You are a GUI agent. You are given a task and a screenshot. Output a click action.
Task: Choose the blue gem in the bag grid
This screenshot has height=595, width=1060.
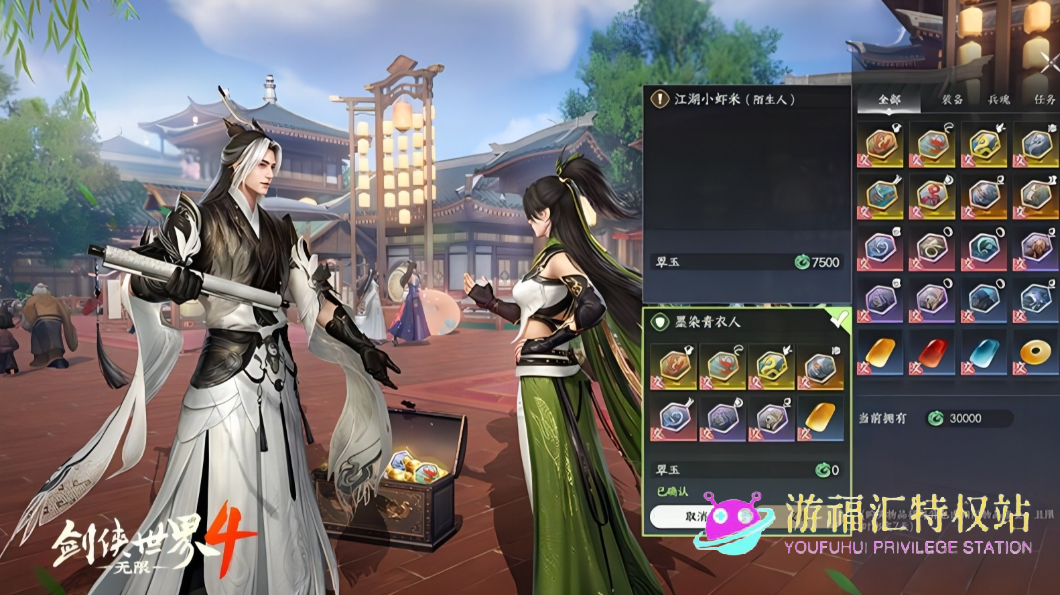point(983,352)
